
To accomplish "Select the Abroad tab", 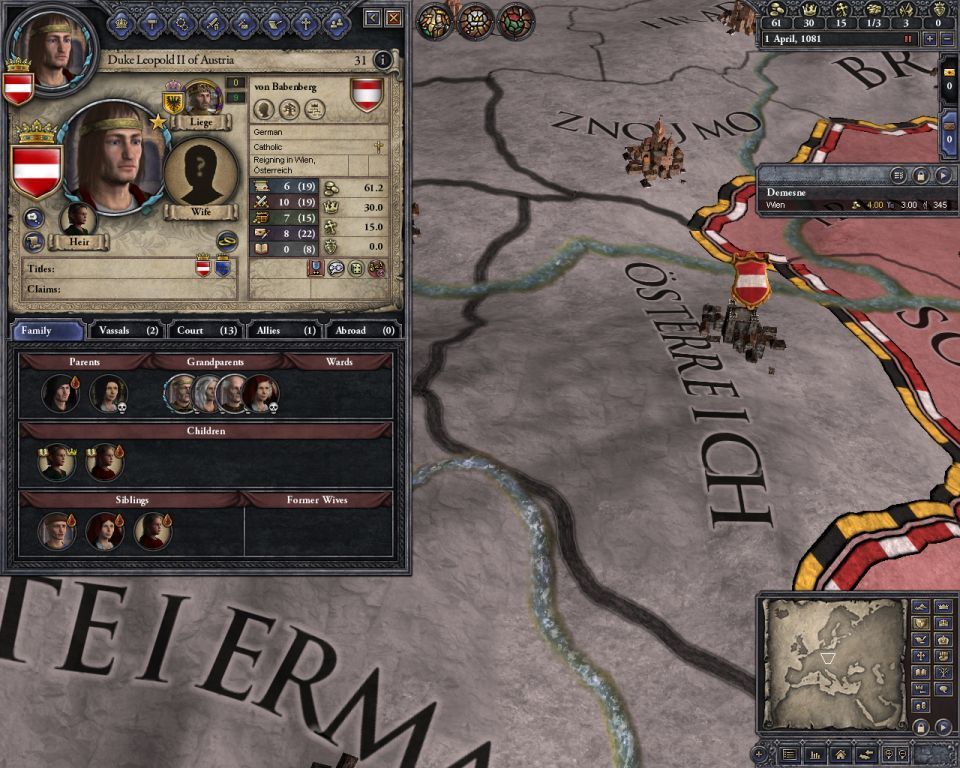I will point(363,330).
